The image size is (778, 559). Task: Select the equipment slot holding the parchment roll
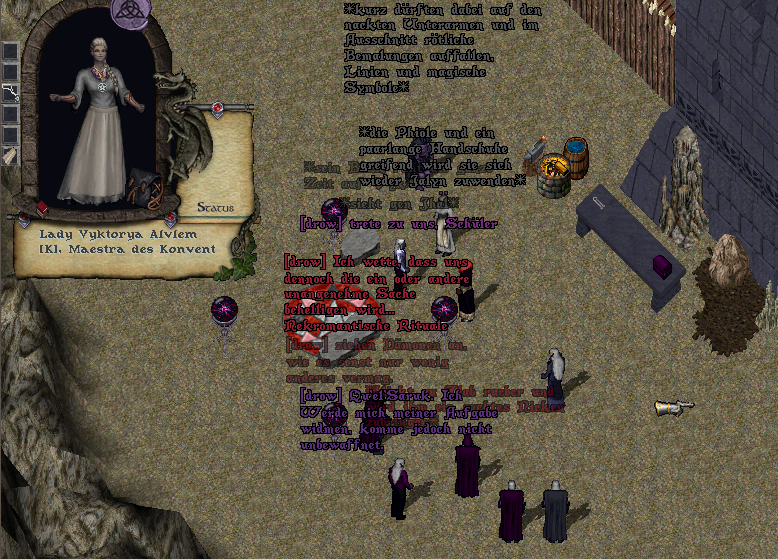(x=10, y=156)
